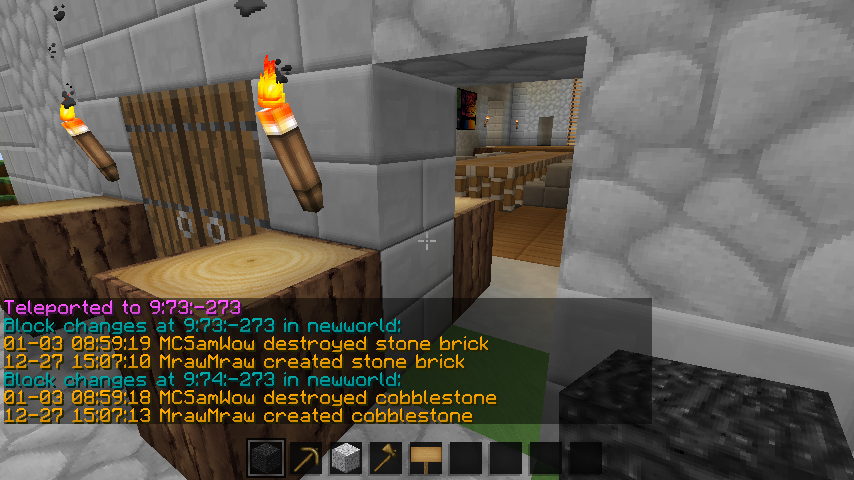Choose the wooden pickaxe in the hotbar
Image resolution: width=854 pixels, height=480 pixels.
pyautogui.click(x=306, y=459)
